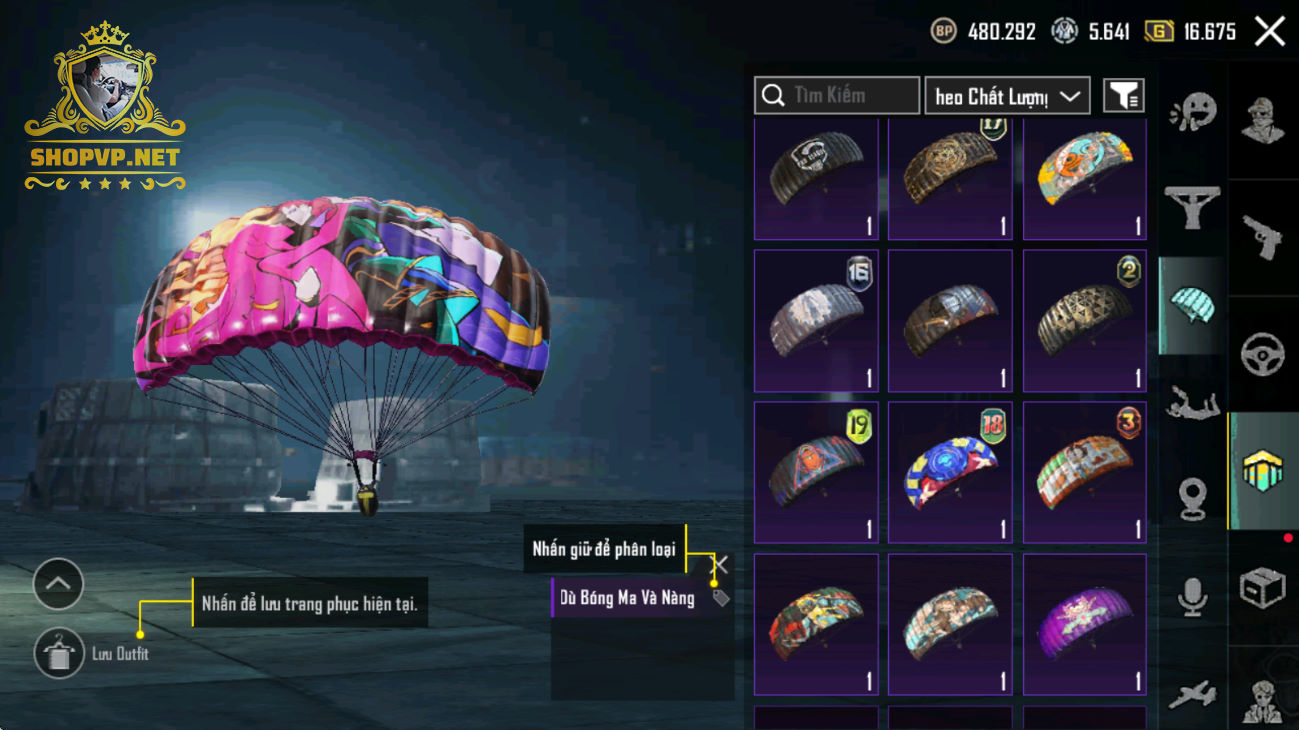Viewport: 1299px width, 730px height.
Task: Open the character outfit tab
Action: click(x=1262, y=120)
